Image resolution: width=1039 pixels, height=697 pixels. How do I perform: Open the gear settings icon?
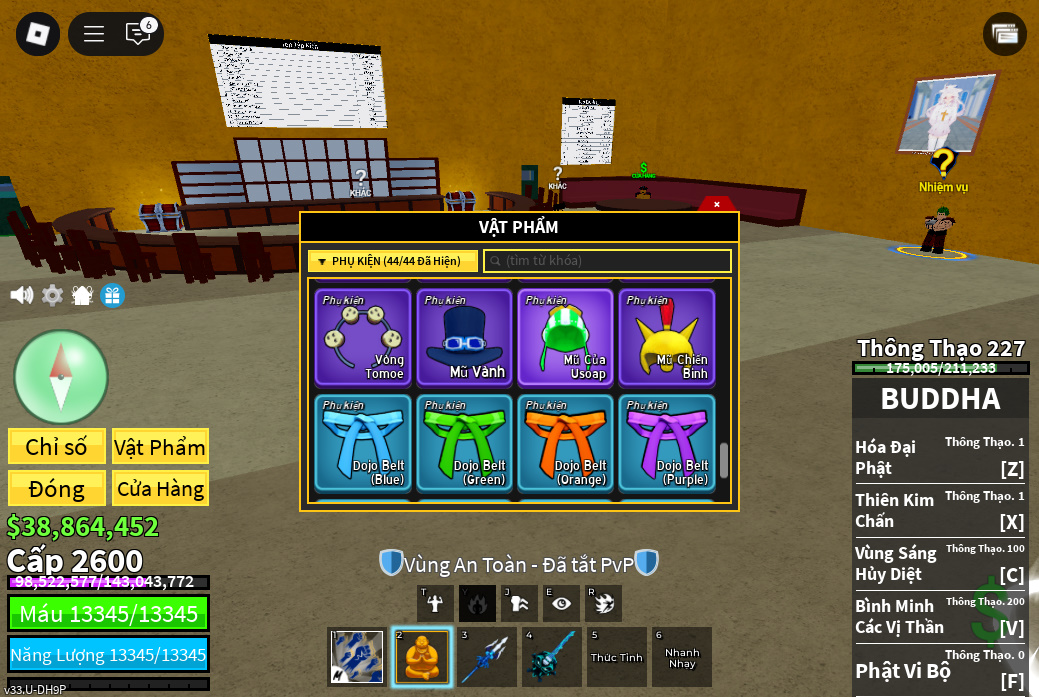pos(52,295)
